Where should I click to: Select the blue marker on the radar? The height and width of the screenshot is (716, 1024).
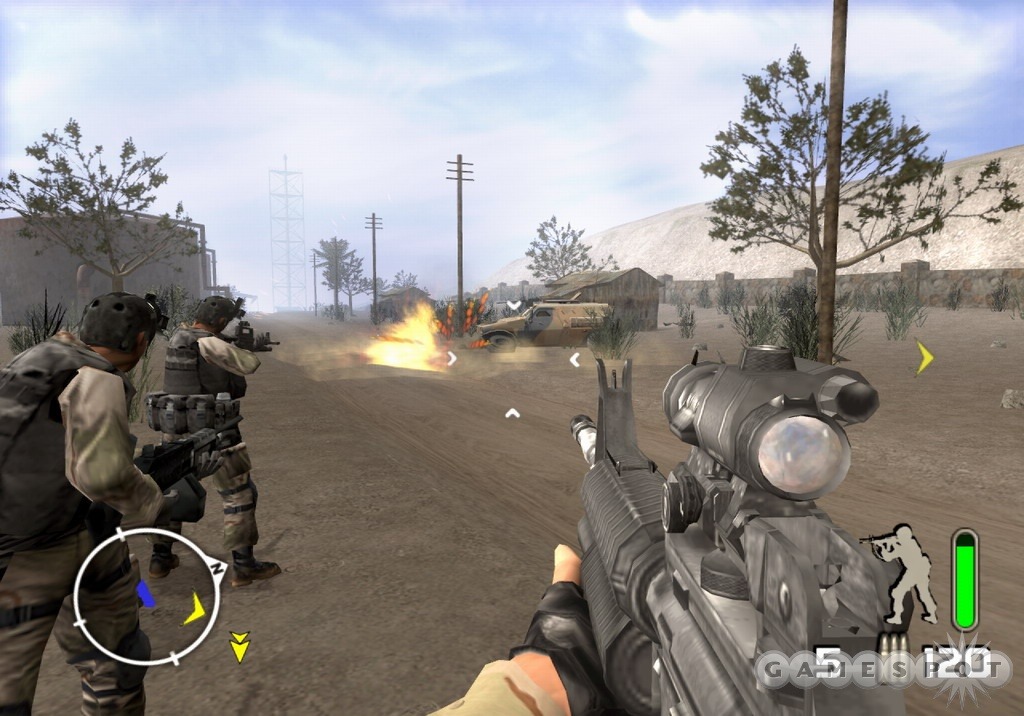point(146,596)
